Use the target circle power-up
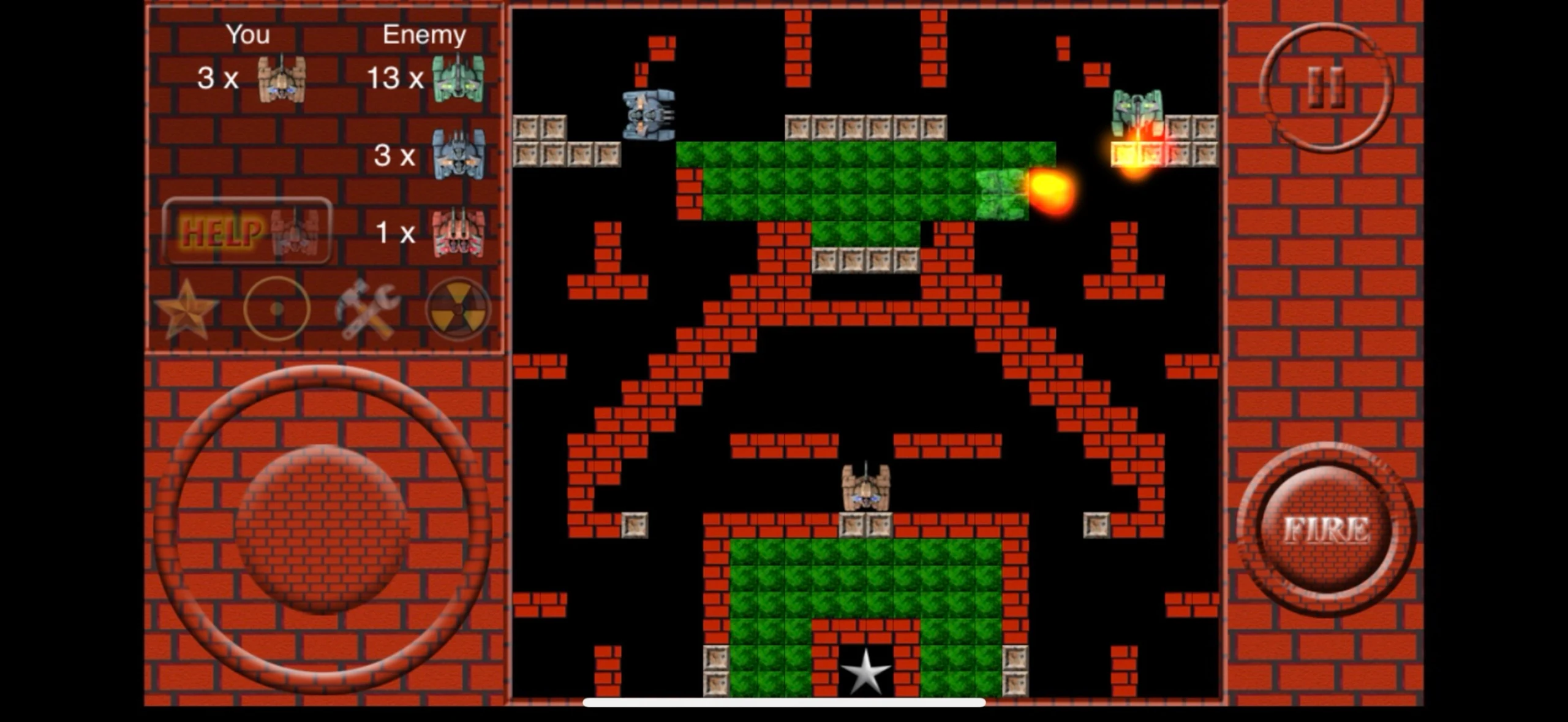This screenshot has height=722, width=1568. click(x=277, y=308)
